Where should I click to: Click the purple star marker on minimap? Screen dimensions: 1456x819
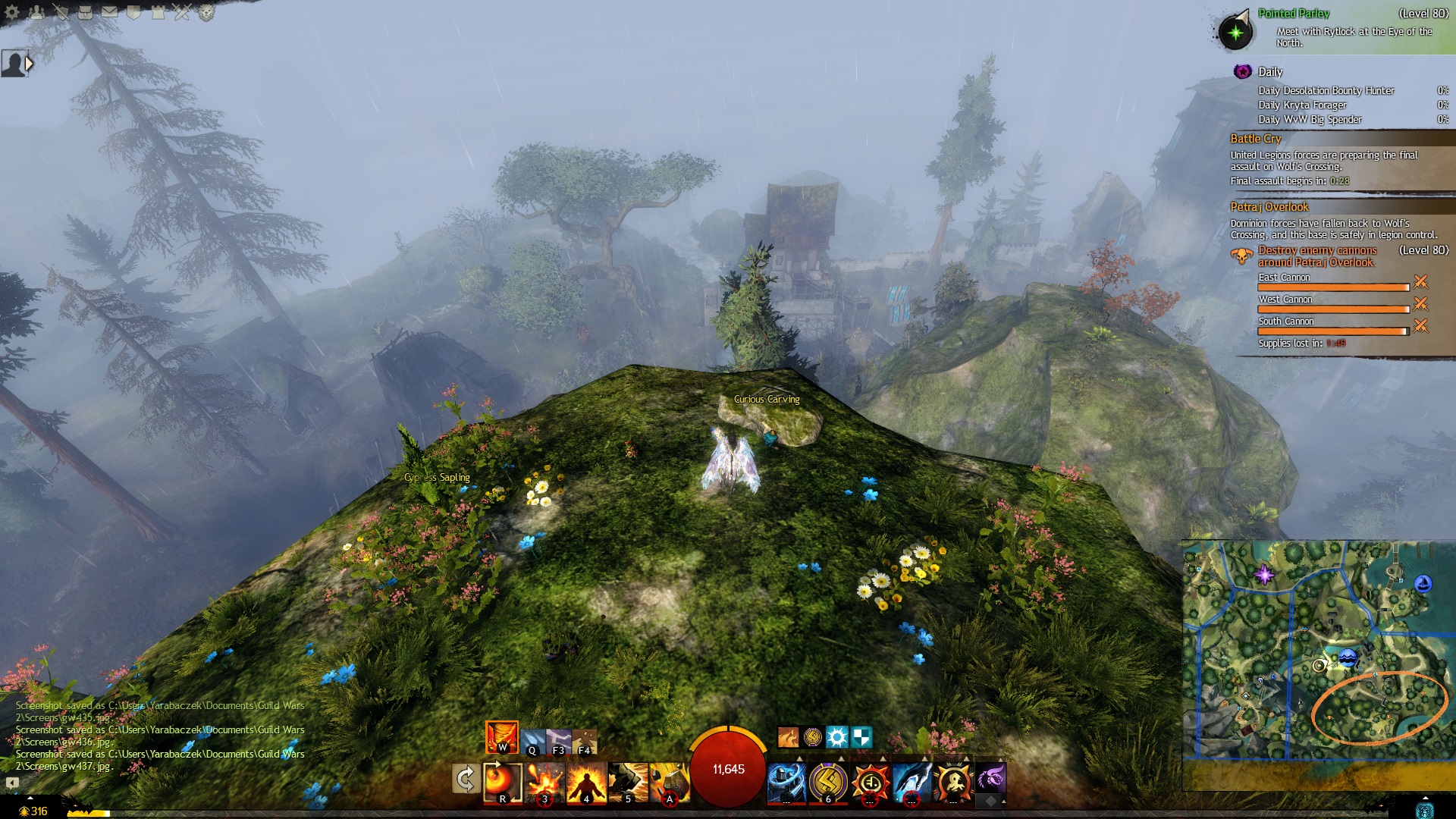[1264, 574]
